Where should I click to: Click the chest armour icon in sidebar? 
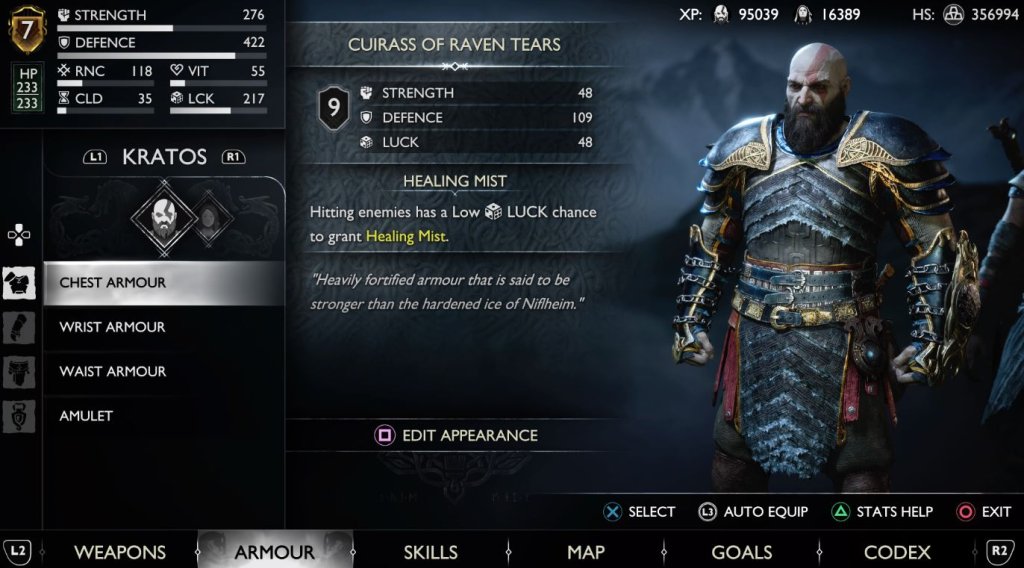point(19,283)
